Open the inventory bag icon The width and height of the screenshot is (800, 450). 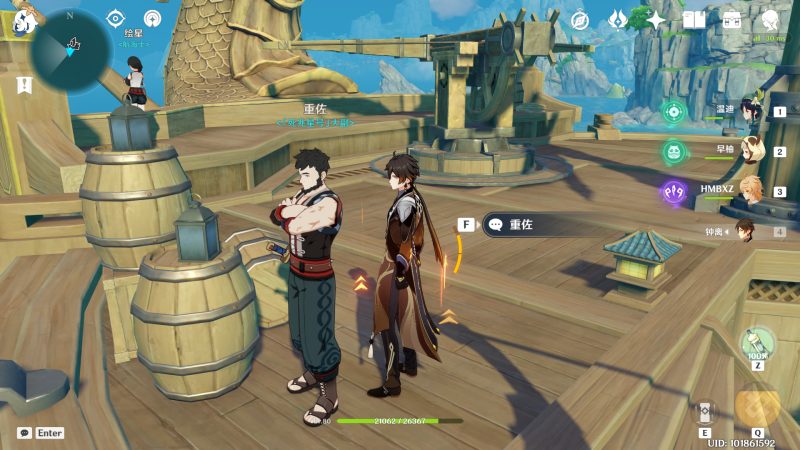tap(732, 20)
